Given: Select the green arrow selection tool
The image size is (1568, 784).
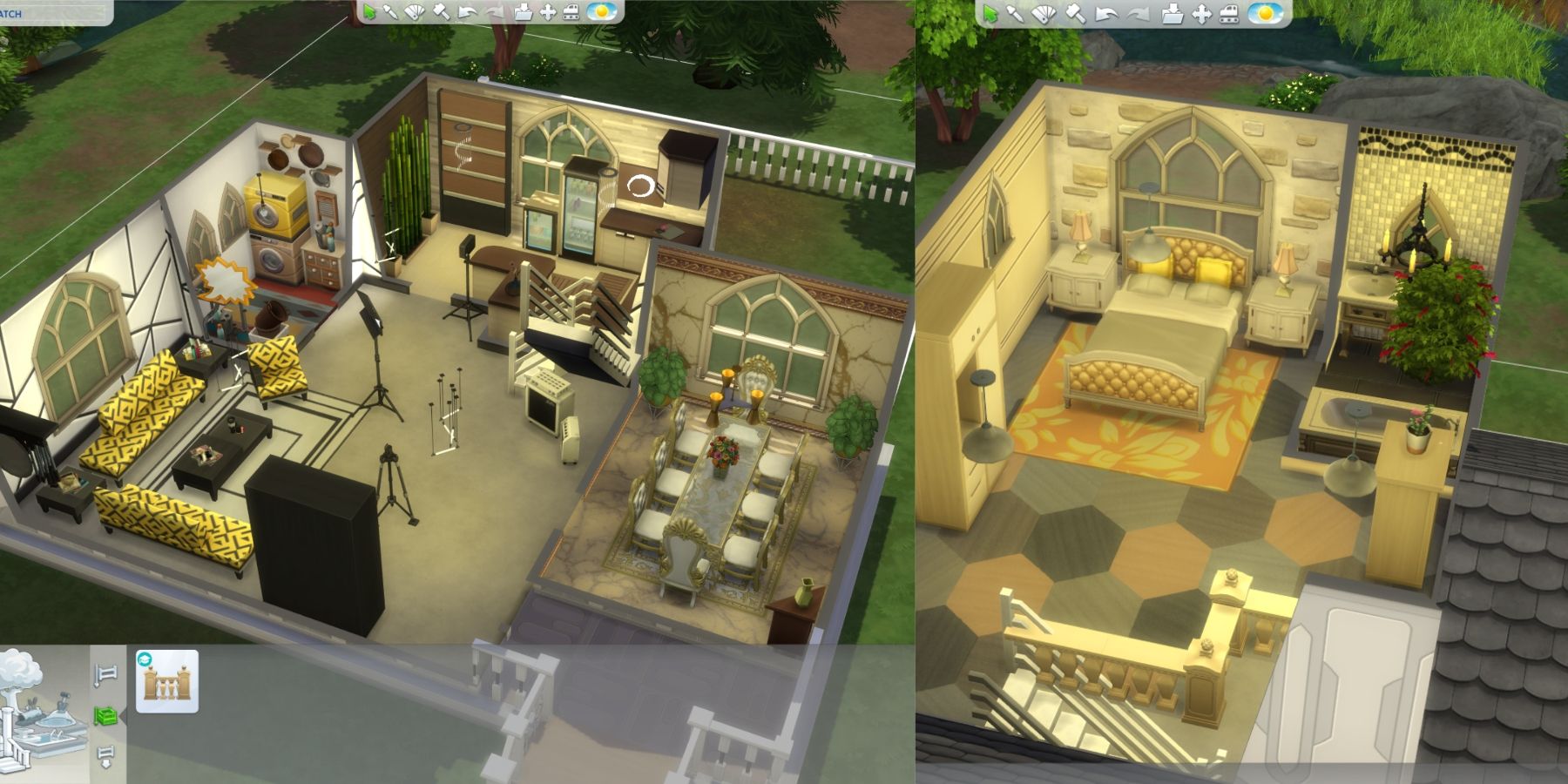Looking at the screenshot, I should click(x=370, y=13).
